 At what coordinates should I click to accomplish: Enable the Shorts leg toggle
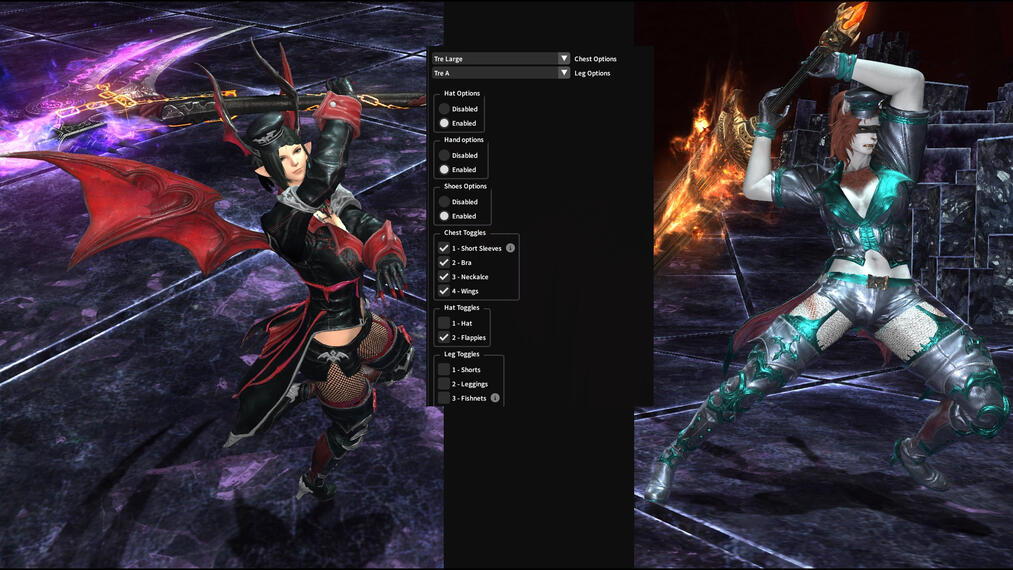click(444, 370)
